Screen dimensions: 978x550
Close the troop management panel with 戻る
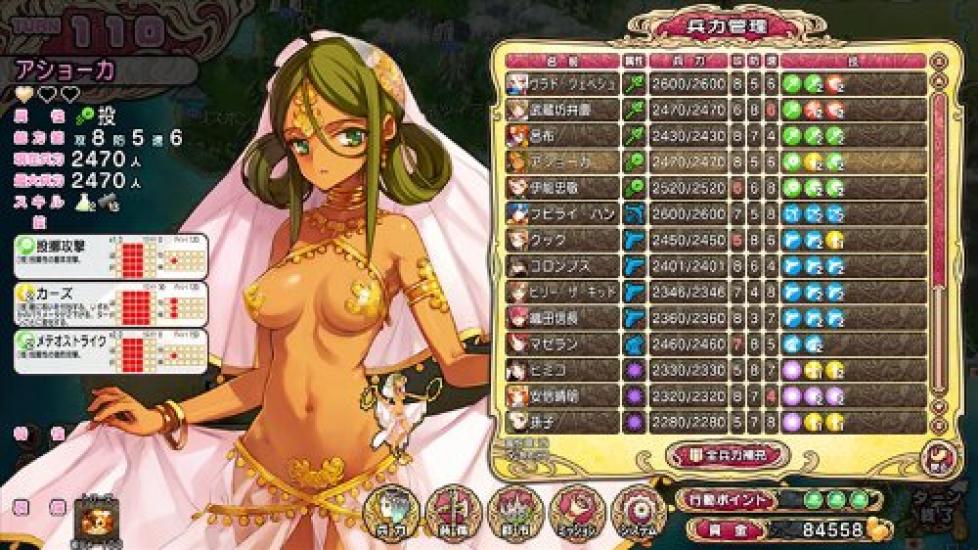[x=937, y=456]
